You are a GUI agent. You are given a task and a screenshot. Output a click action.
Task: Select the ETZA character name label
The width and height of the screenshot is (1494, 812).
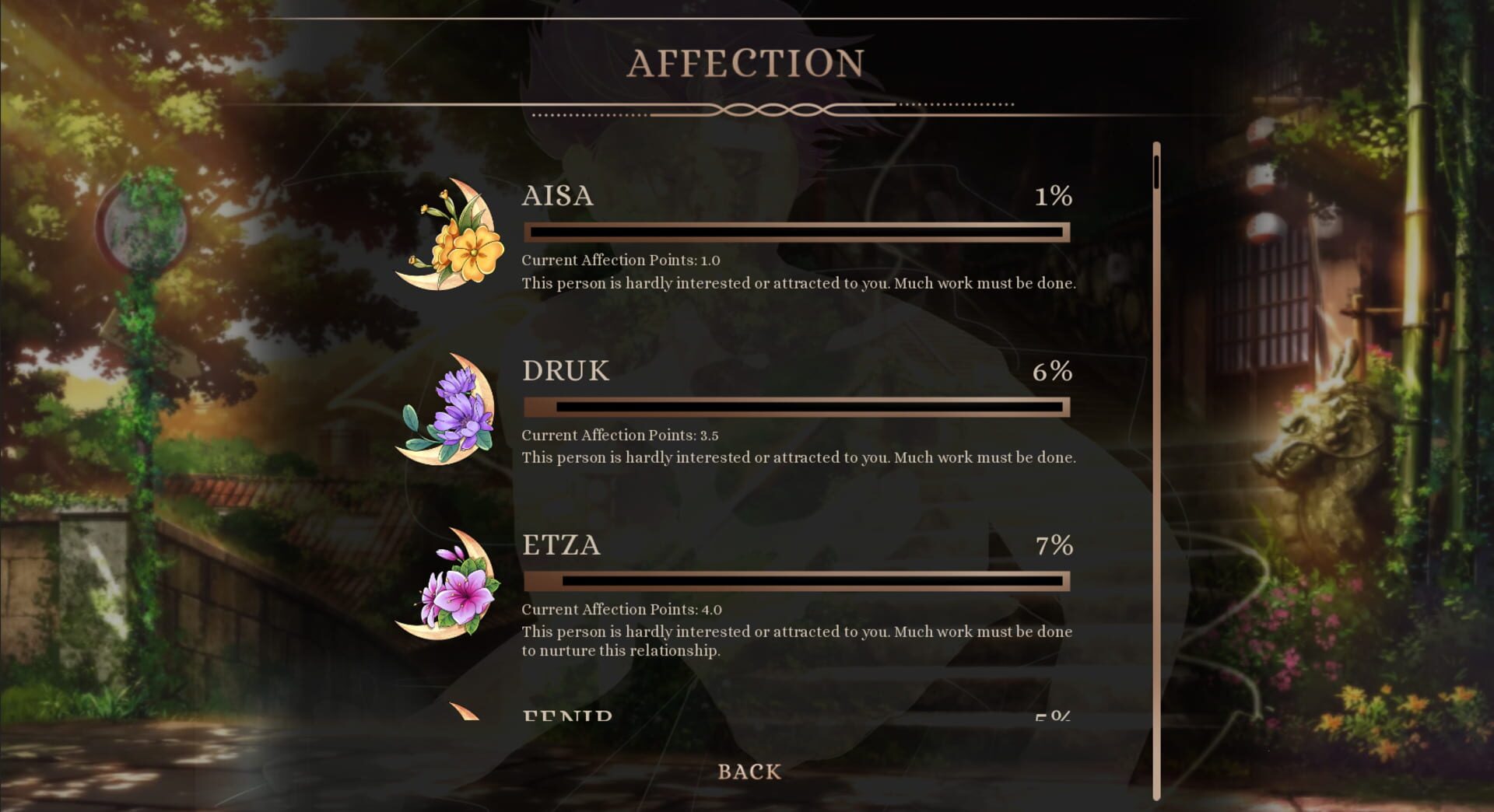coord(560,546)
